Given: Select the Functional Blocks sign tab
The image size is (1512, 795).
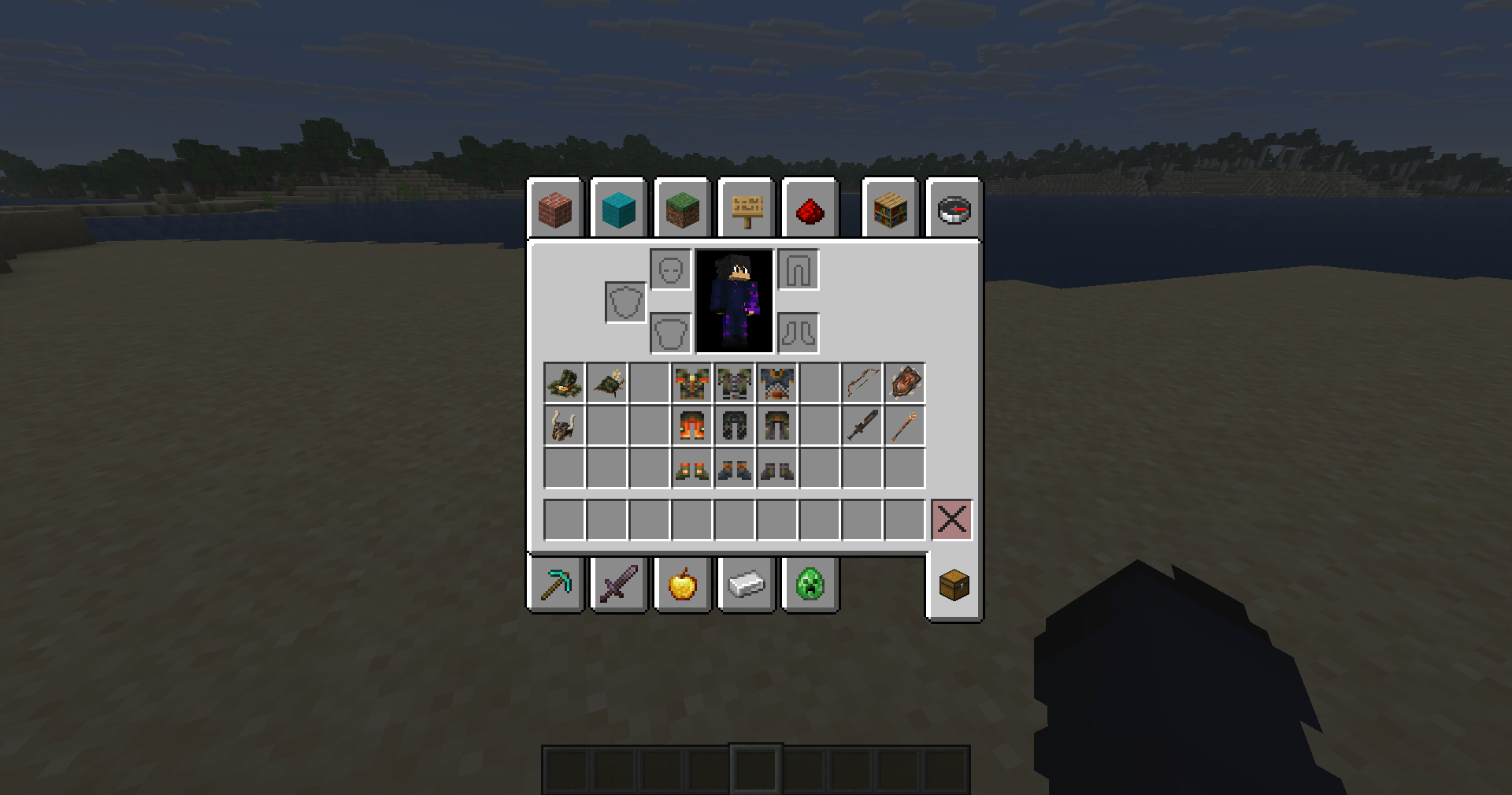Looking at the screenshot, I should point(747,209).
